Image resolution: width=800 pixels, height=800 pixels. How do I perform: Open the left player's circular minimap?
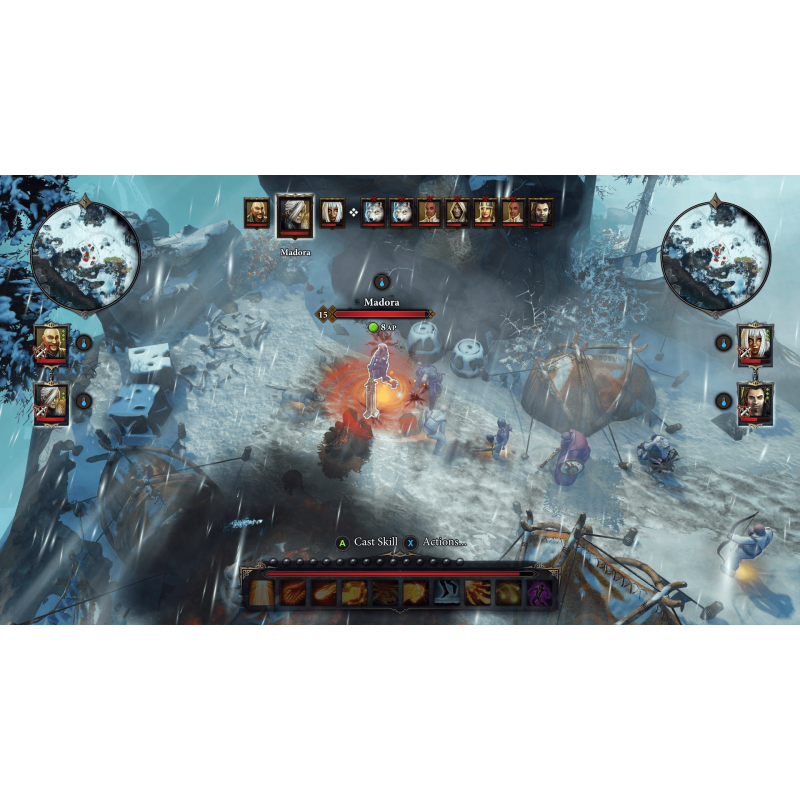85,254
